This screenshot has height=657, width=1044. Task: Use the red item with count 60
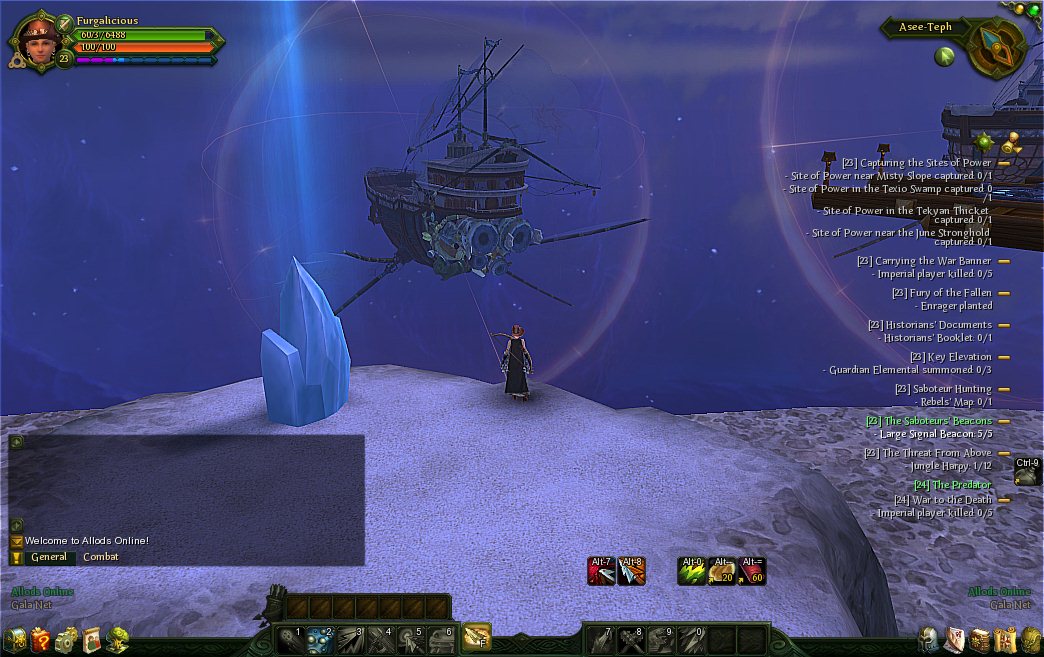pyautogui.click(x=752, y=571)
